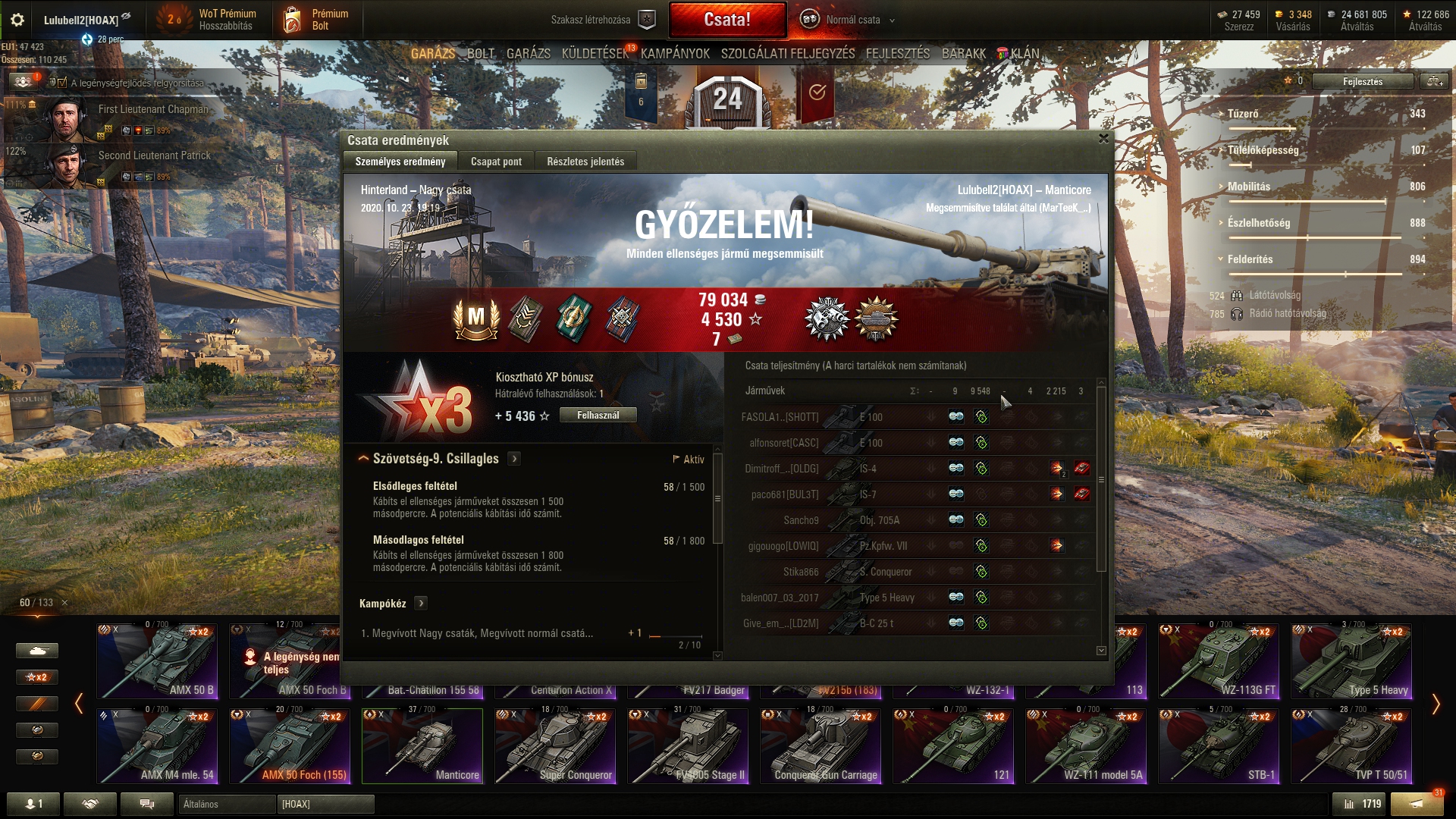Open the Részletes jelentés tab

click(x=585, y=162)
